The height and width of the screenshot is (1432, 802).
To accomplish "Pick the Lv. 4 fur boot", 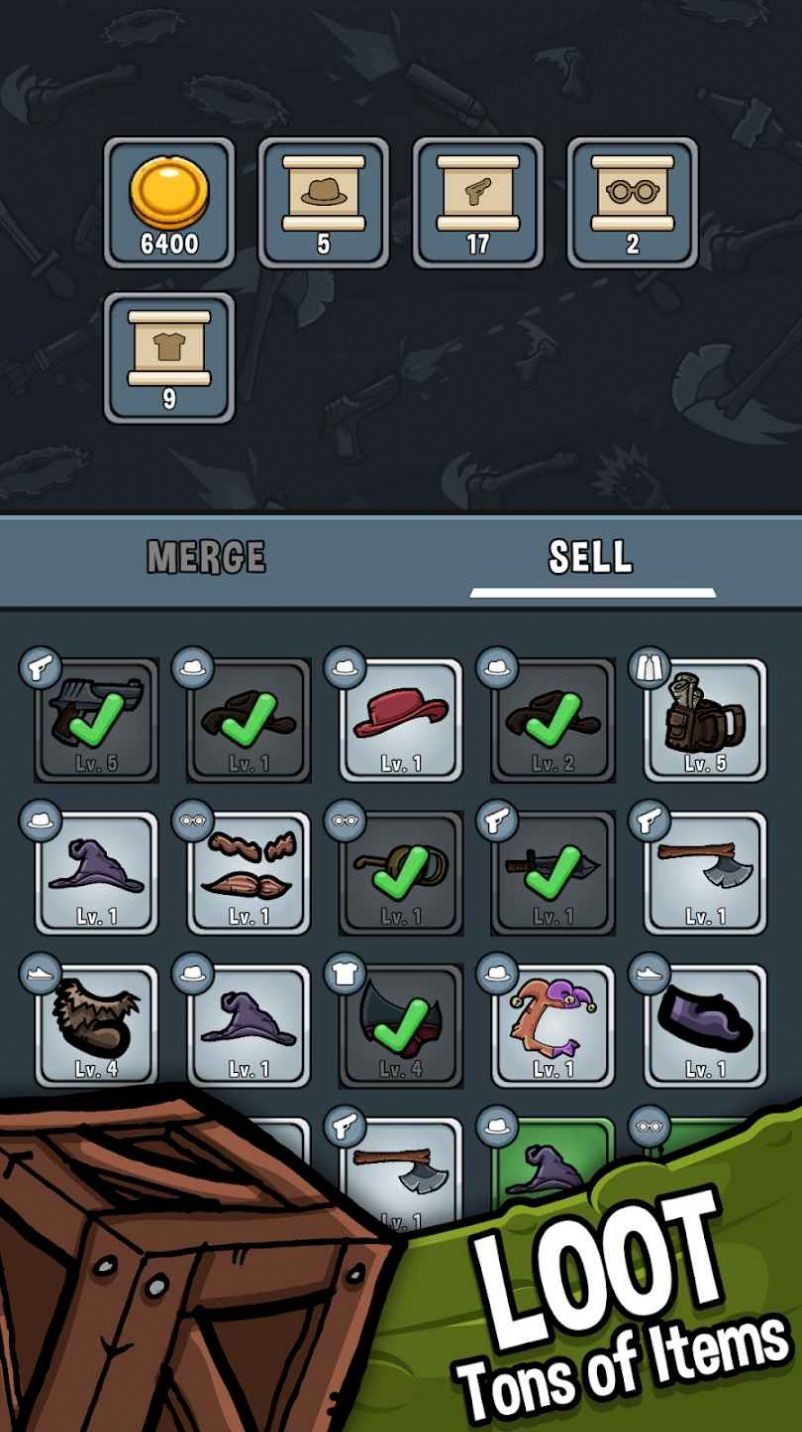I will (x=97, y=1024).
